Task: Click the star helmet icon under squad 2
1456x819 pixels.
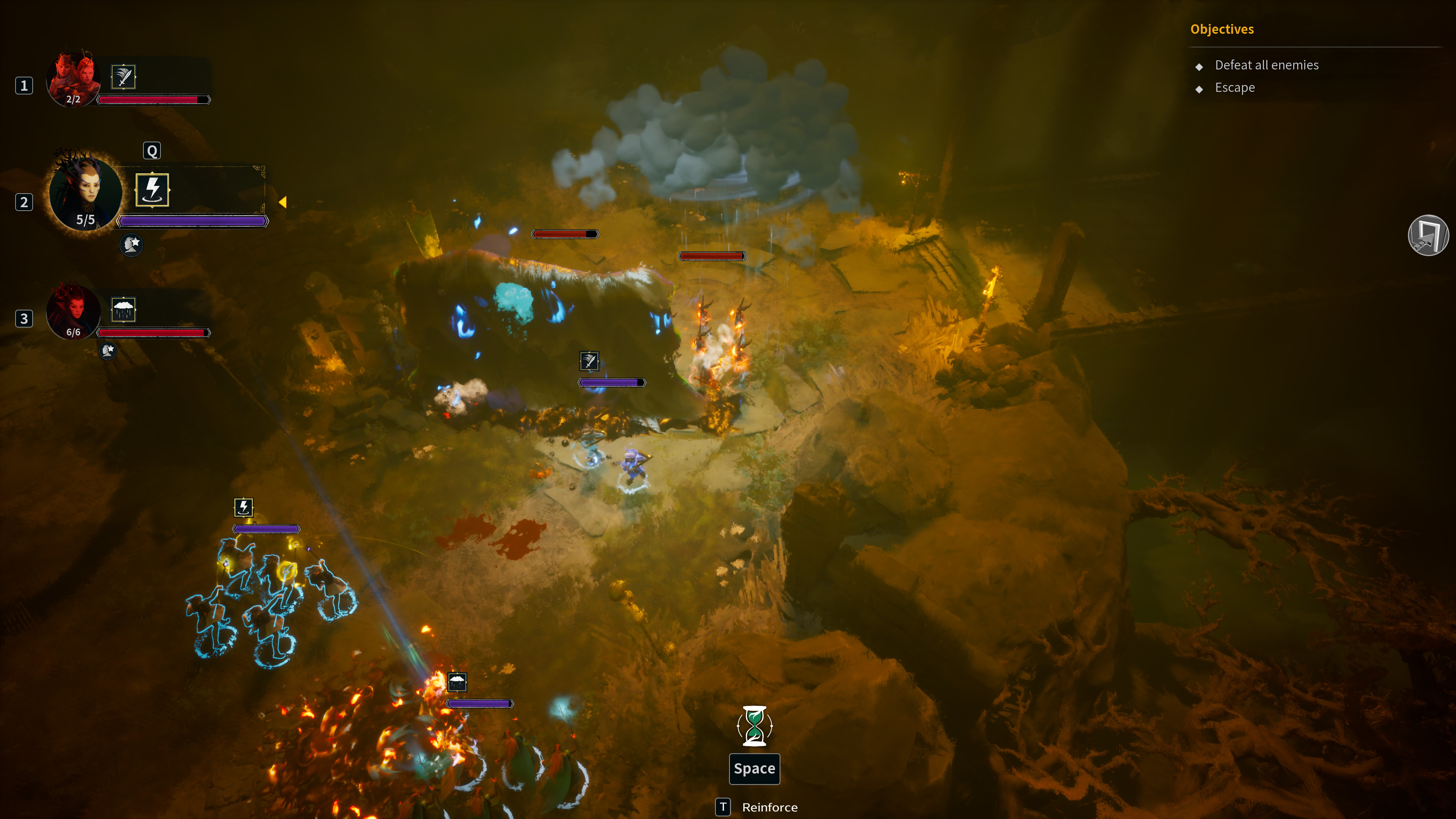Action: pyautogui.click(x=132, y=245)
